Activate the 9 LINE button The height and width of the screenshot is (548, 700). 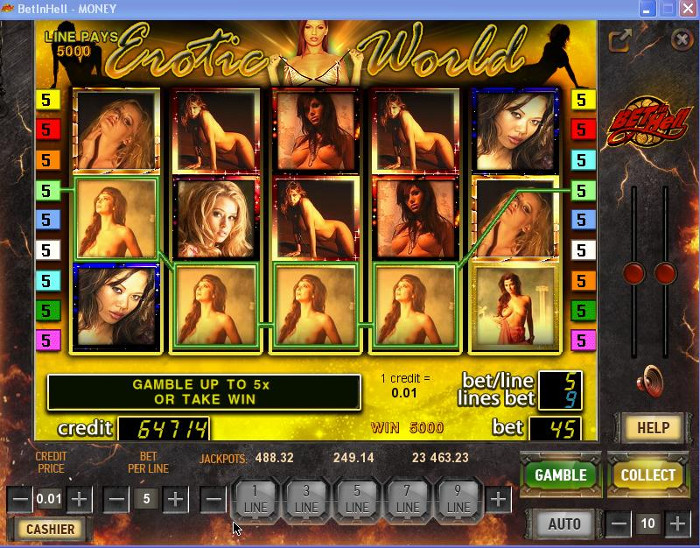point(459,499)
